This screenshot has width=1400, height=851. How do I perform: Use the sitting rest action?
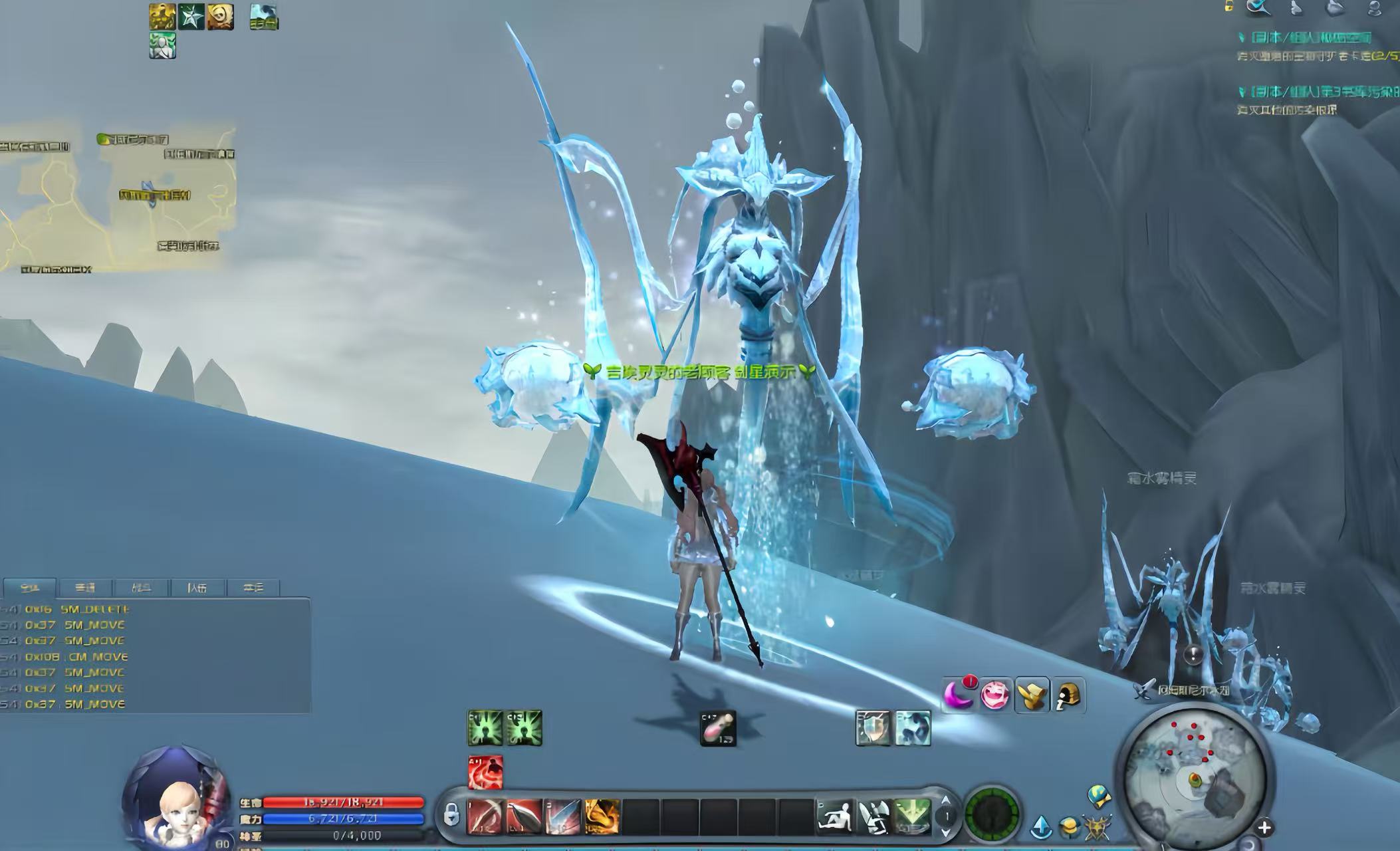point(836,816)
